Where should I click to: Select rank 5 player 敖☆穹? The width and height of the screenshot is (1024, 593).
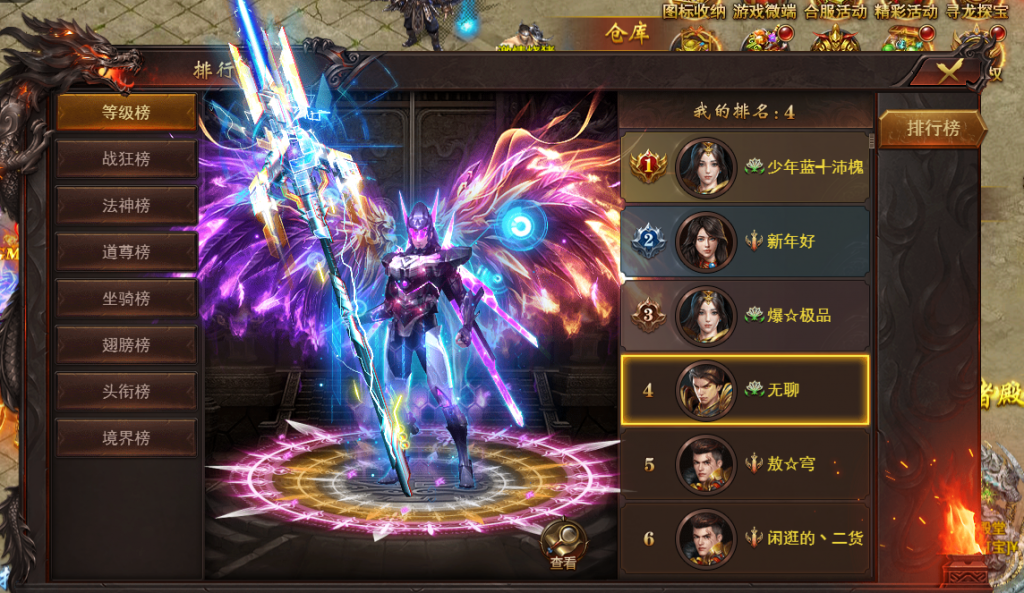click(744, 464)
